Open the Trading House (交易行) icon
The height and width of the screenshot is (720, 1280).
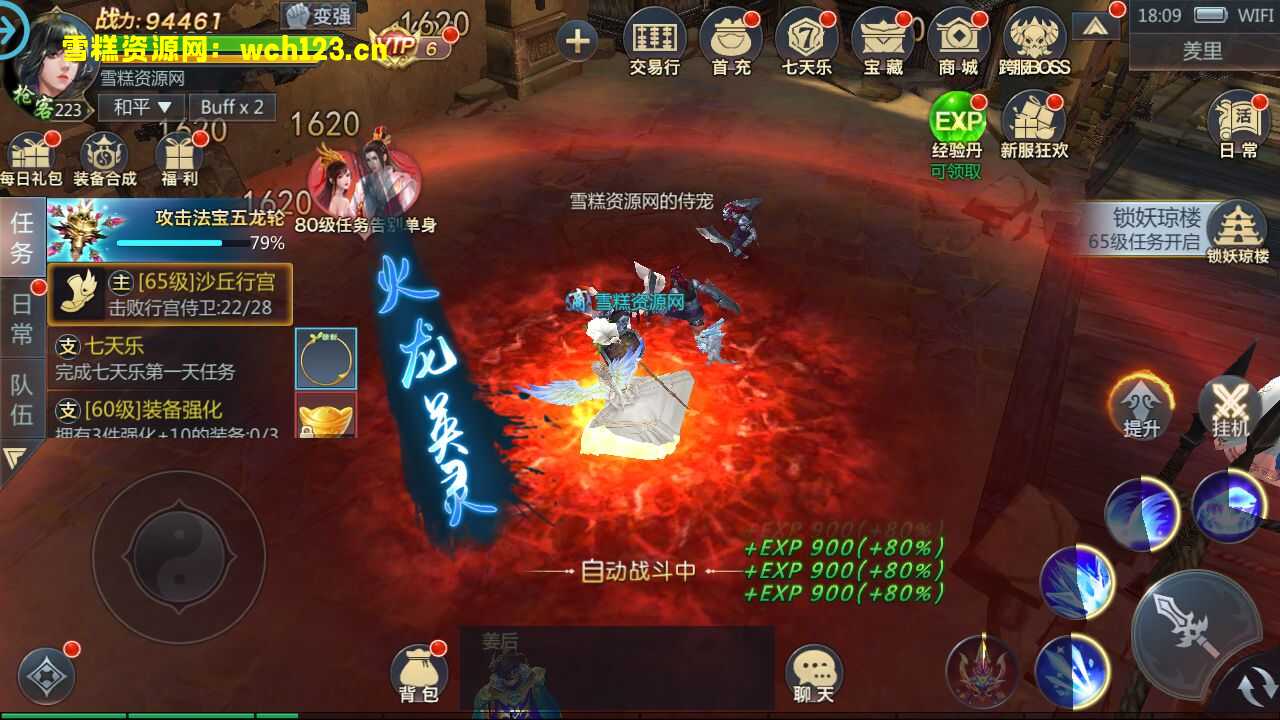point(655,40)
